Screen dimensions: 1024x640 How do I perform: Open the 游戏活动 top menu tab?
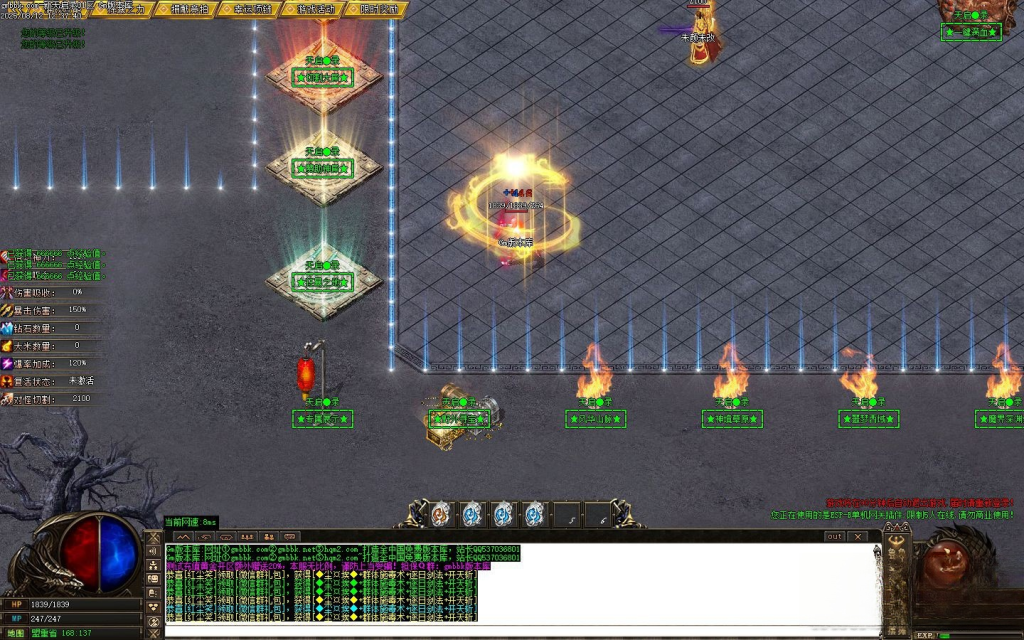pyautogui.click(x=314, y=9)
